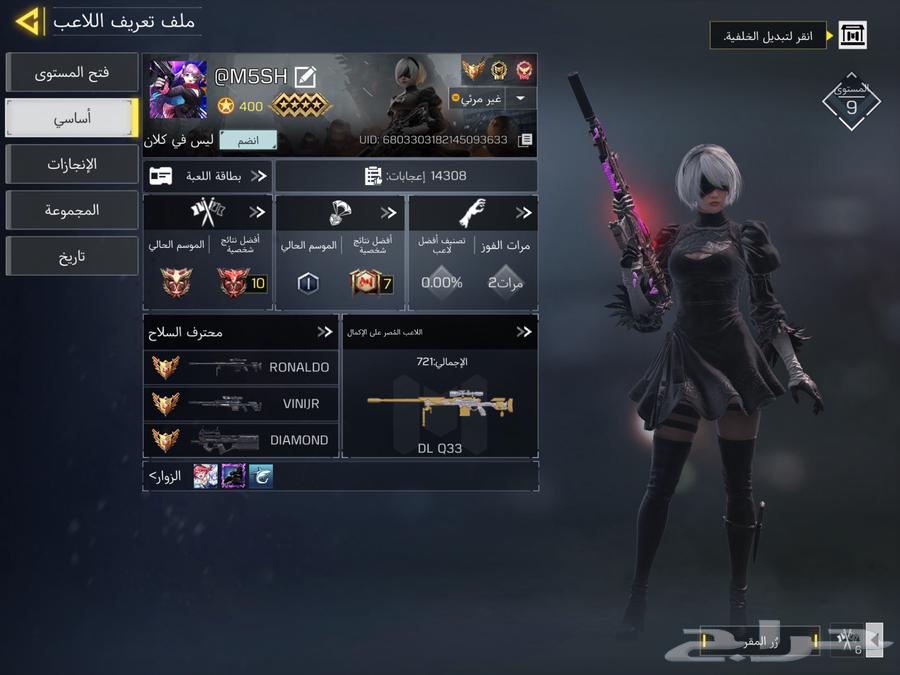Open the فتح المستوى tab
Image resolution: width=900 pixels, height=675 pixels.
pyautogui.click(x=71, y=73)
